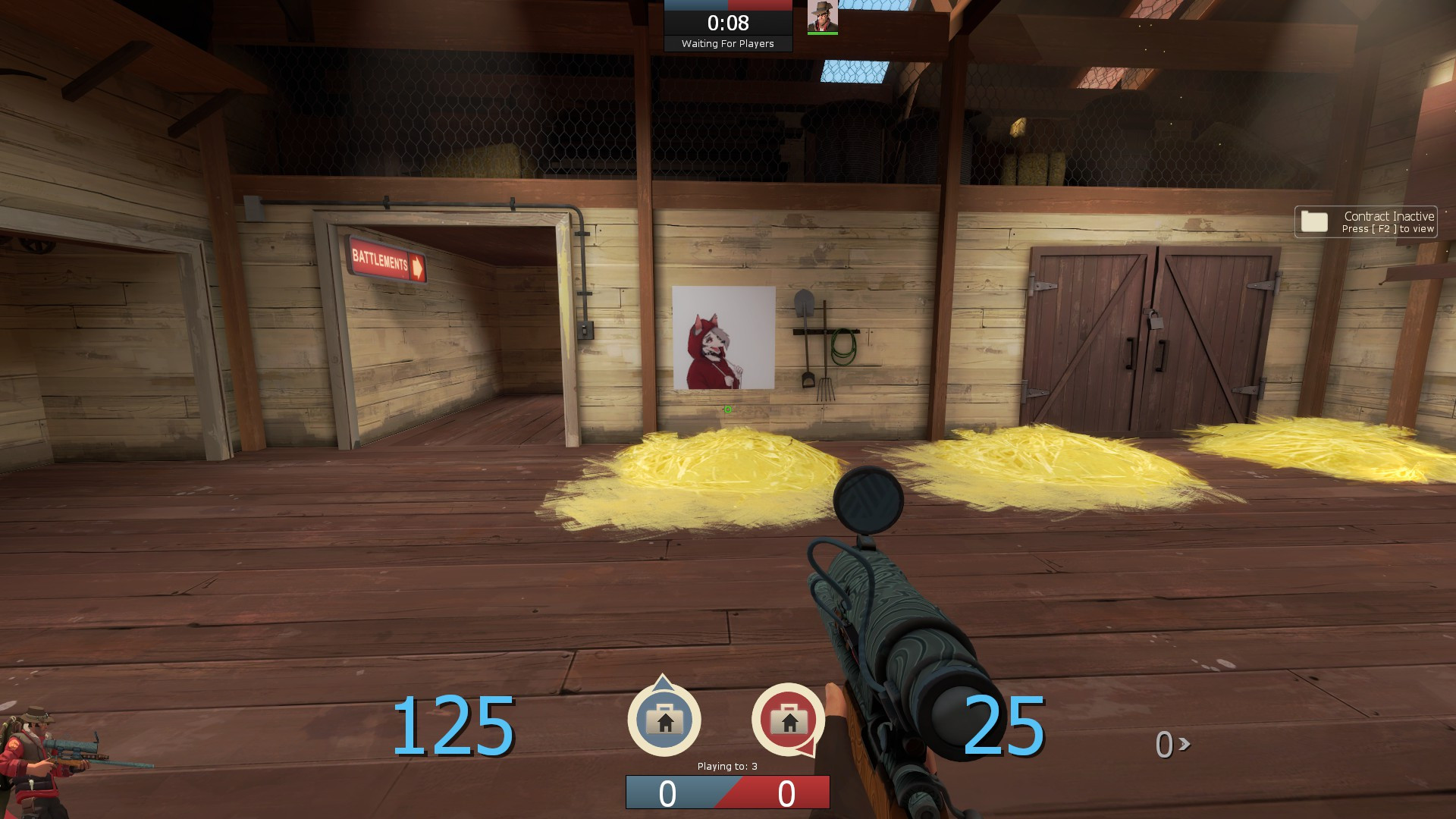Click the BATTLEMENTS sign arrow
The width and height of the screenshot is (1456, 819).
(416, 265)
